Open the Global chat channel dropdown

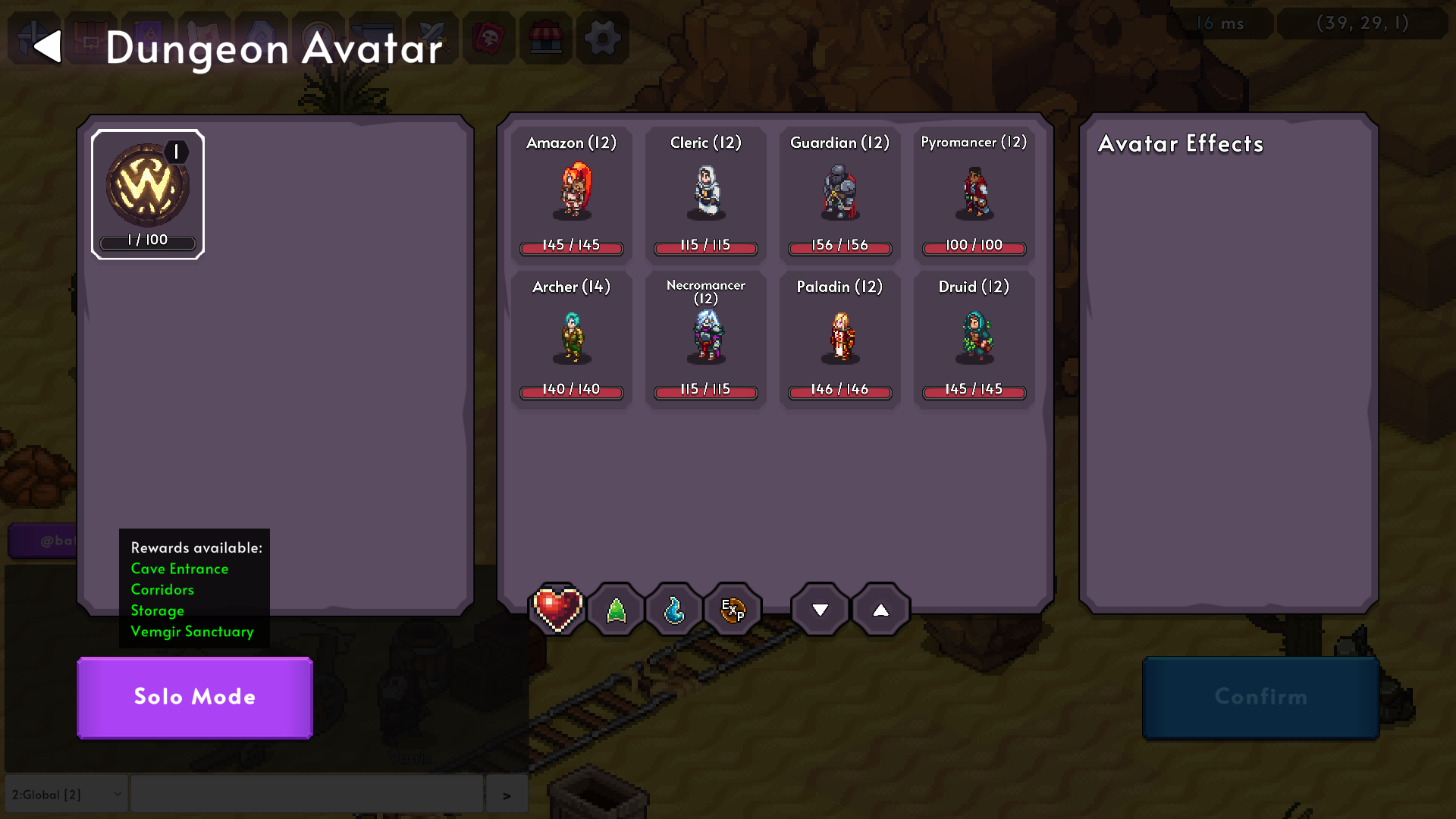point(66,794)
